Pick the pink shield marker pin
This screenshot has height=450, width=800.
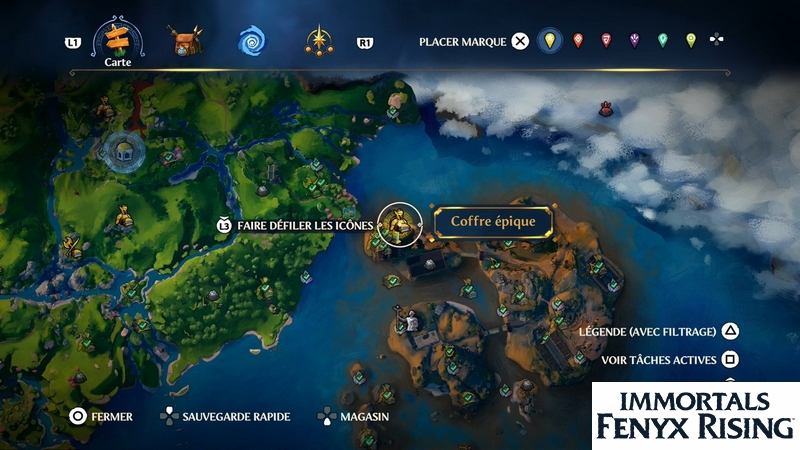pos(606,41)
